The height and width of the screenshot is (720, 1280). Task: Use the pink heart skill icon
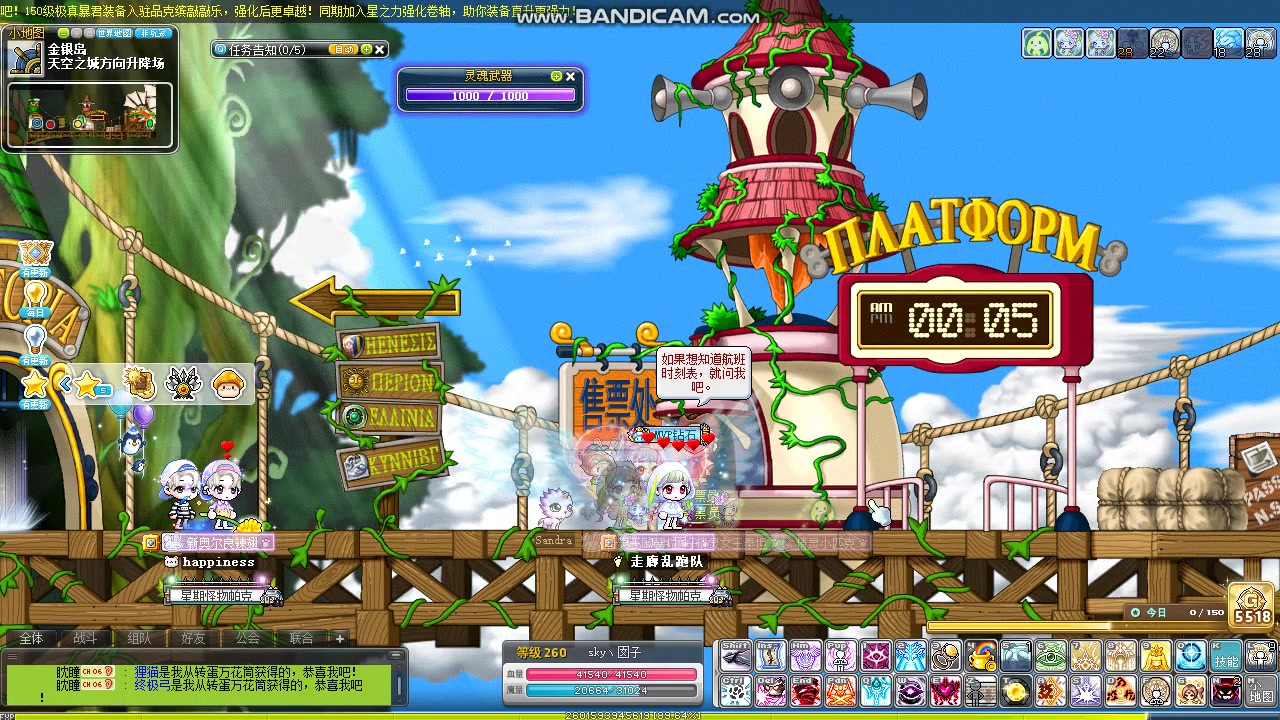945,691
